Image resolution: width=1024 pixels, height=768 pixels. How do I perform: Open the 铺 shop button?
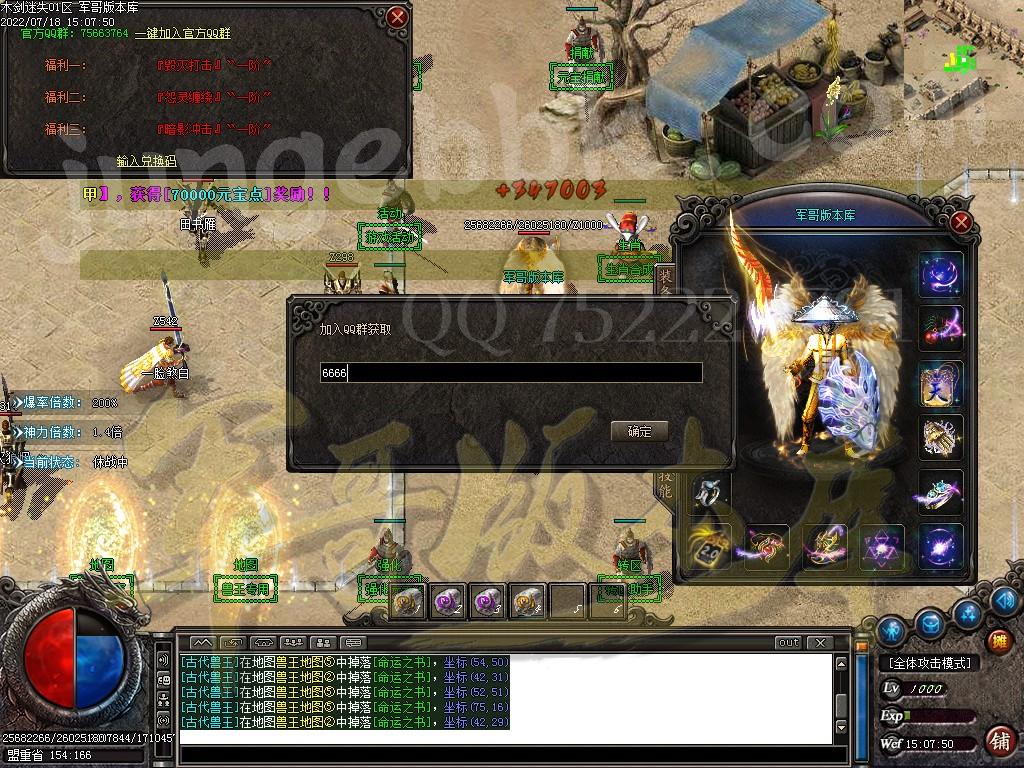[998, 741]
